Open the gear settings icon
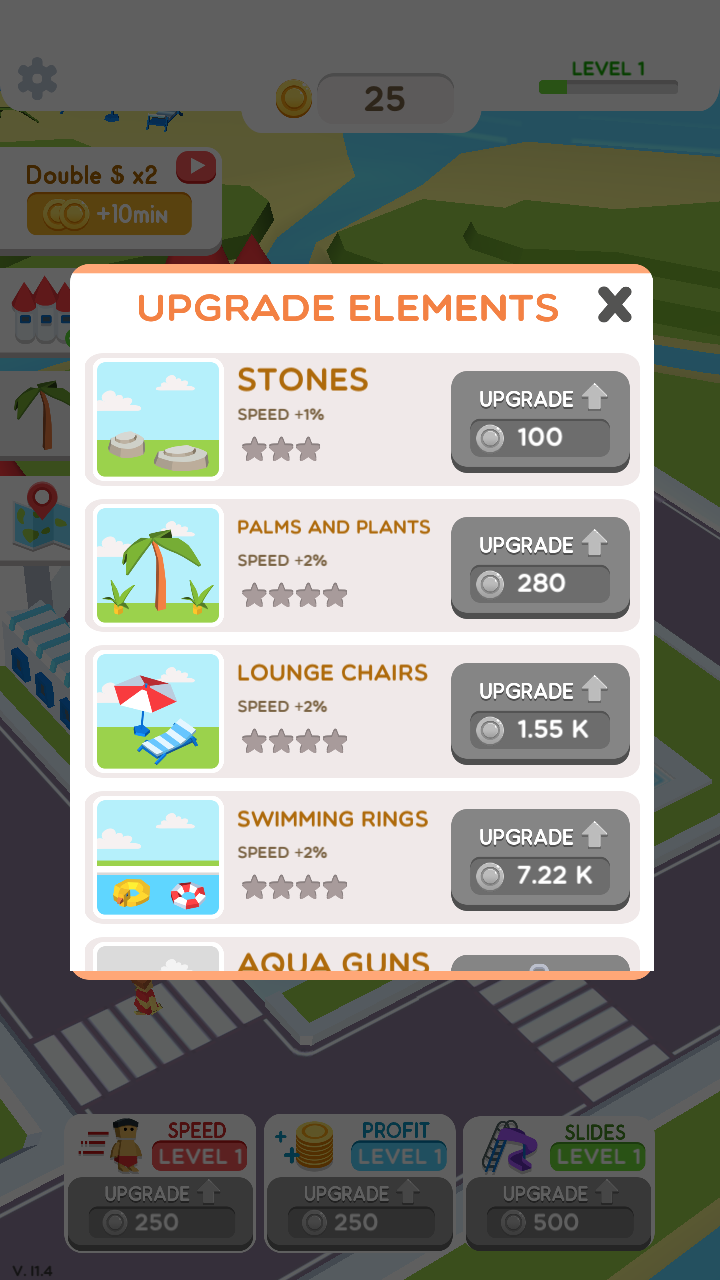Viewport: 720px width, 1280px height. point(38,78)
